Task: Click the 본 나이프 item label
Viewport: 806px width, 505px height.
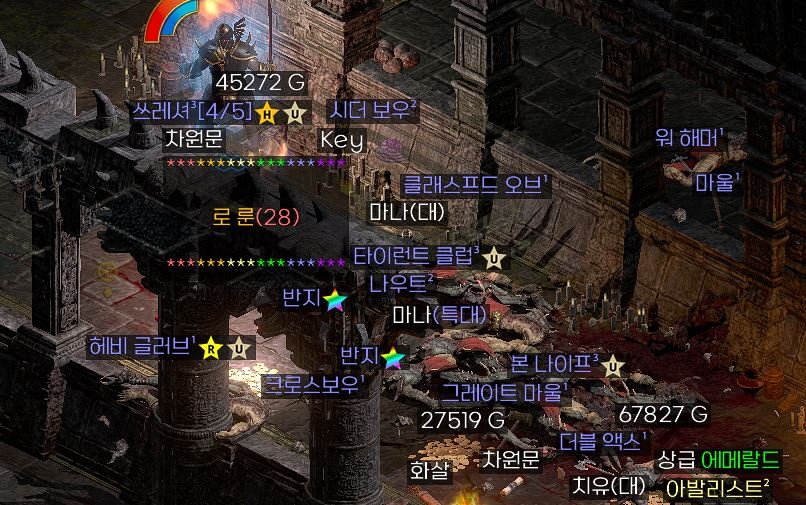Action: coord(555,363)
